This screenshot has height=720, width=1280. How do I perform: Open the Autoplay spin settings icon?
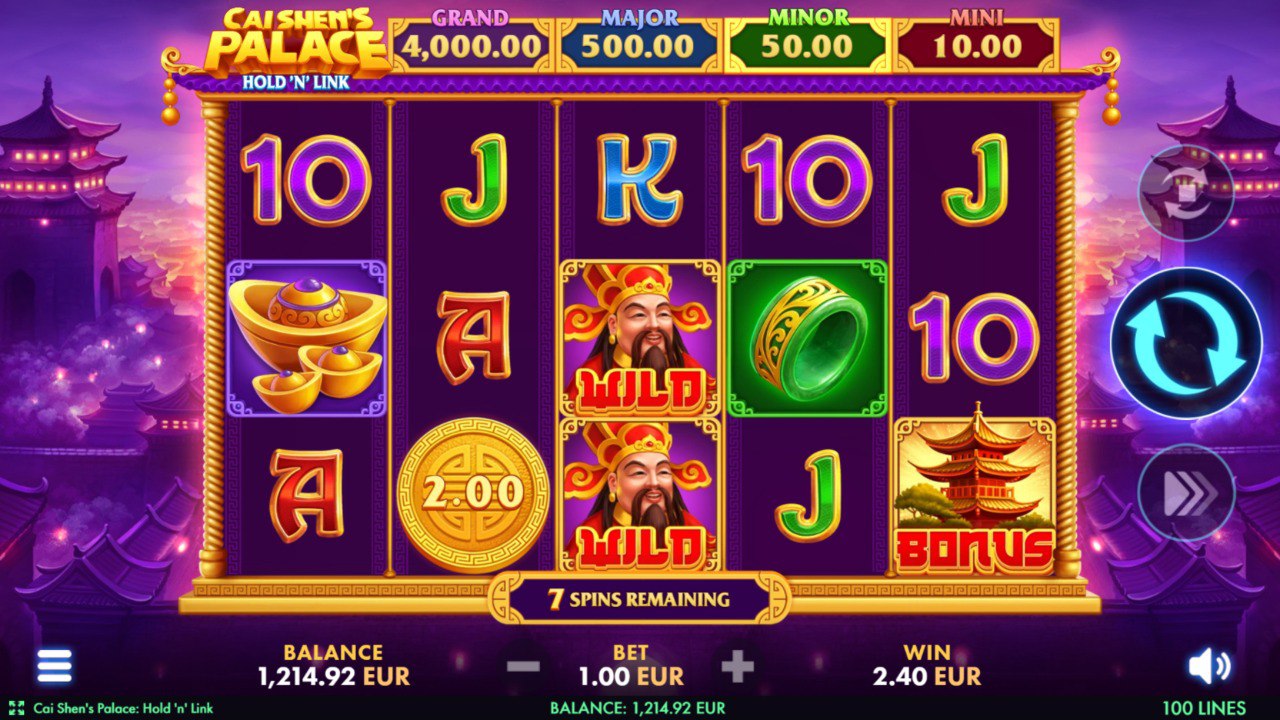(x=1186, y=190)
